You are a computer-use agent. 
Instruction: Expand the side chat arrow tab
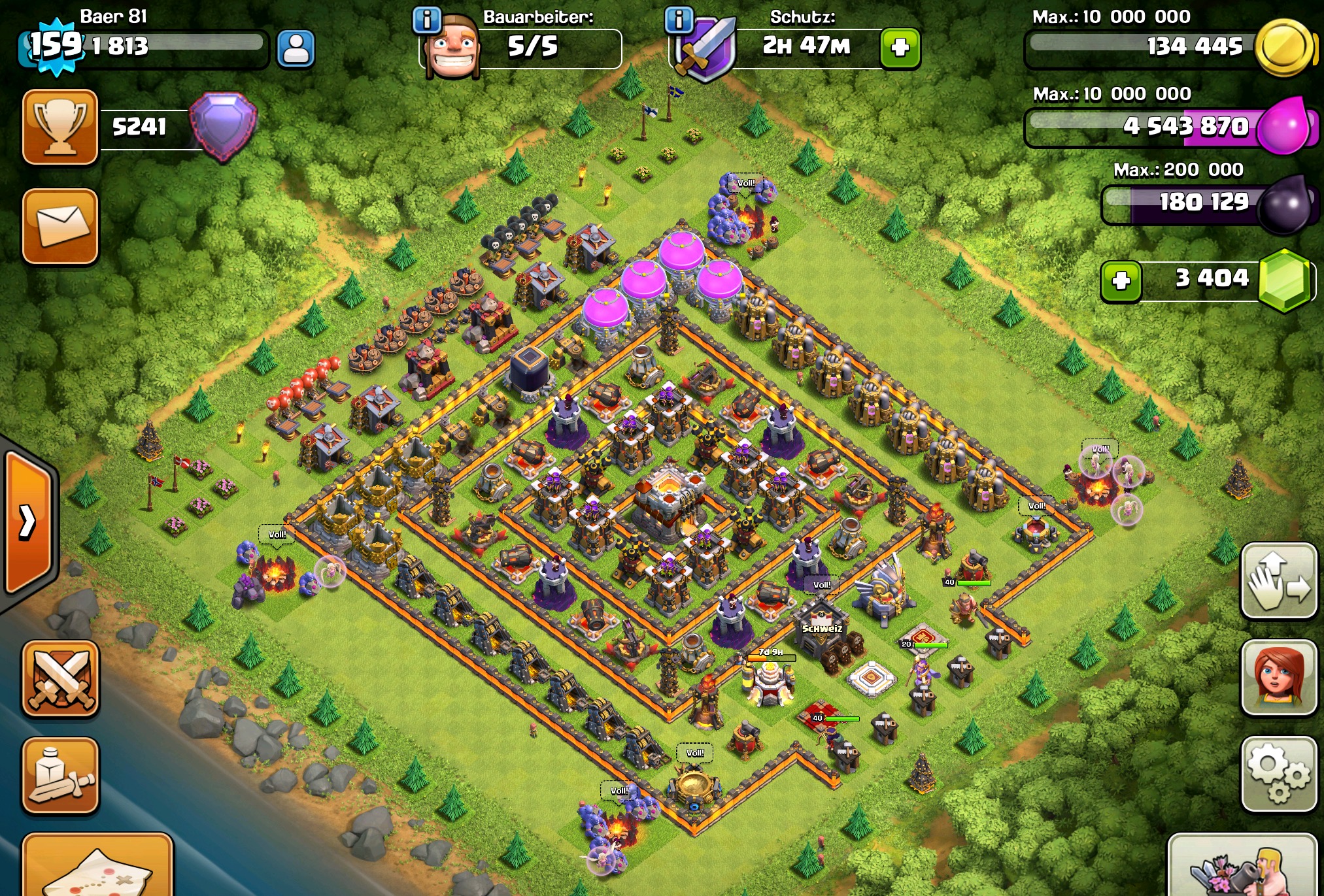pos(27,522)
